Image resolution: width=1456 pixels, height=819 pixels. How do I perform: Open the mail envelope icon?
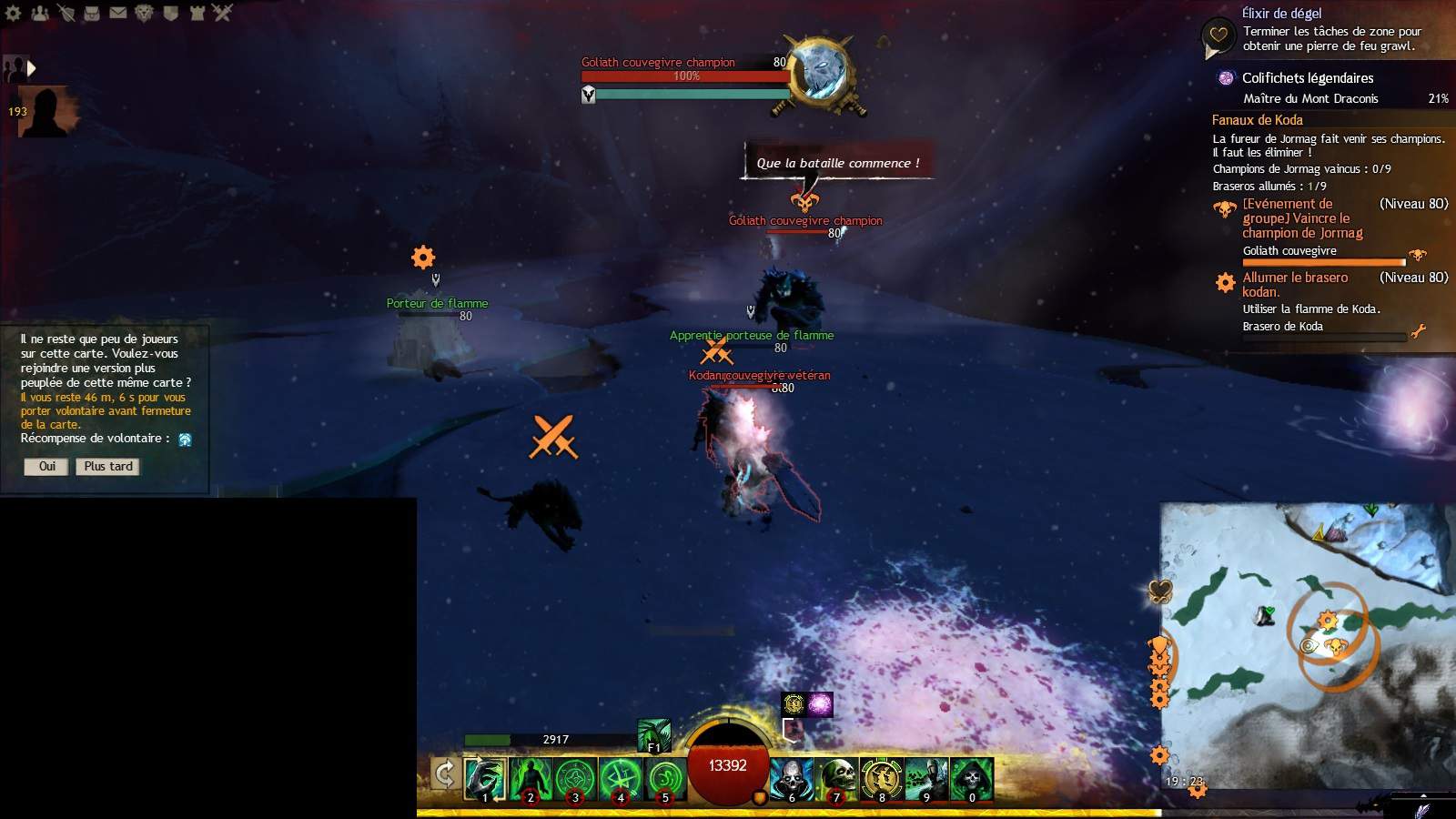118,13
